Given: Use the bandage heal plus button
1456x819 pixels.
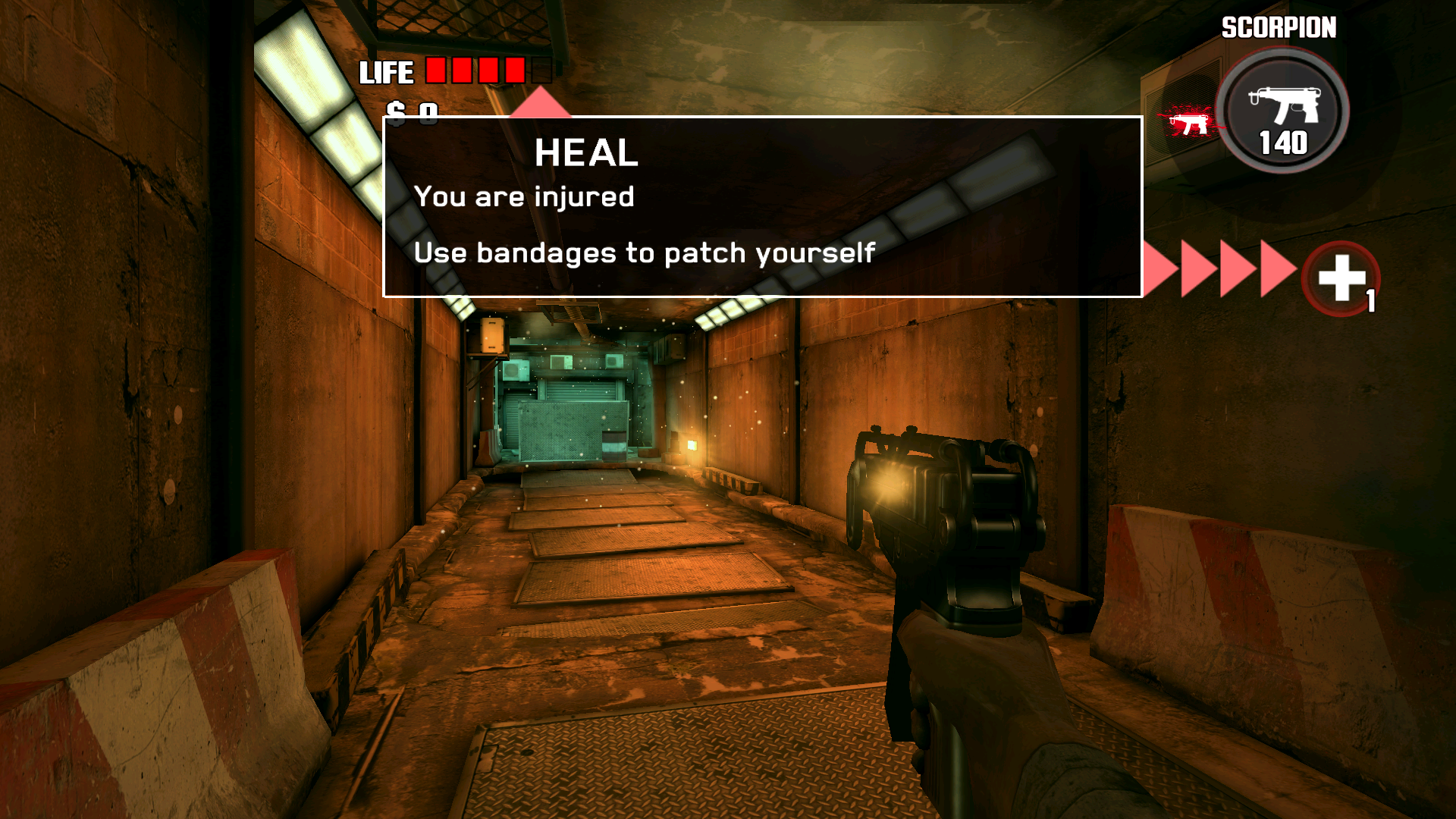Looking at the screenshot, I should (x=1341, y=278).
